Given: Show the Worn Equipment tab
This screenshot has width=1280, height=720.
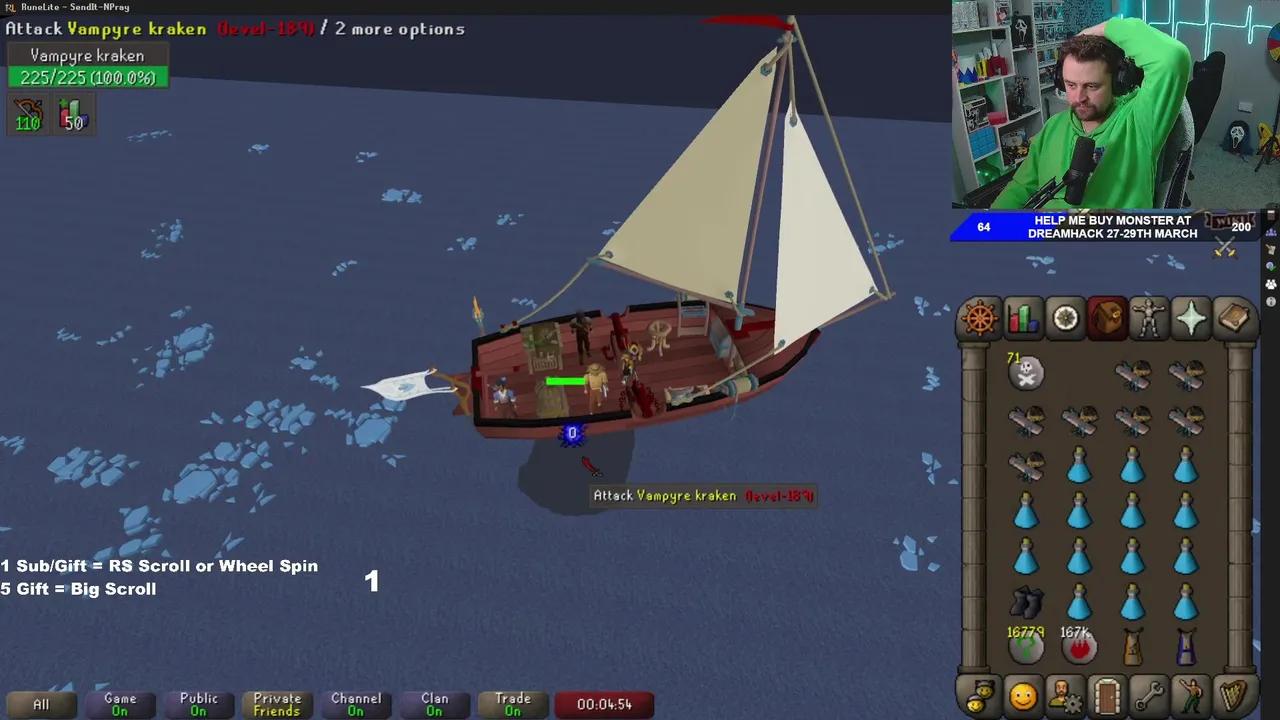Looking at the screenshot, I should click(1149, 318).
